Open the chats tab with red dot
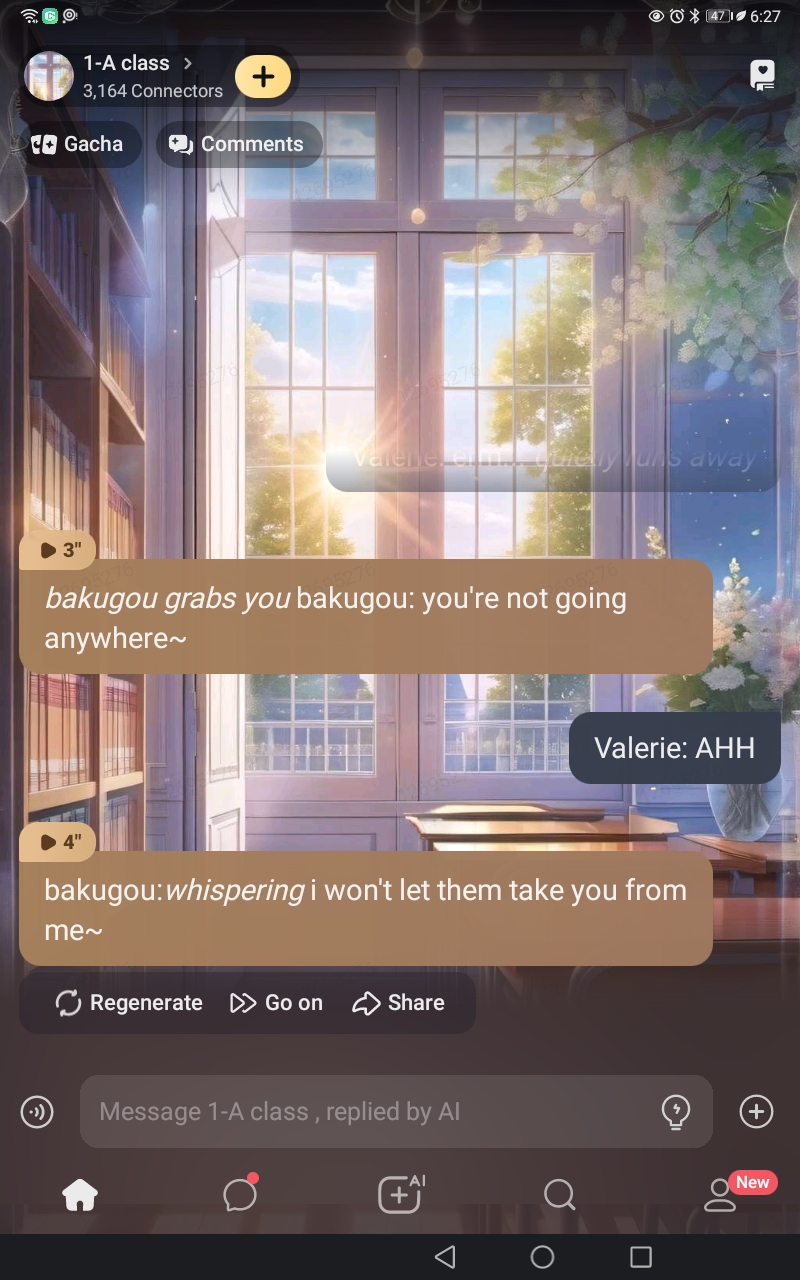 coord(240,1194)
